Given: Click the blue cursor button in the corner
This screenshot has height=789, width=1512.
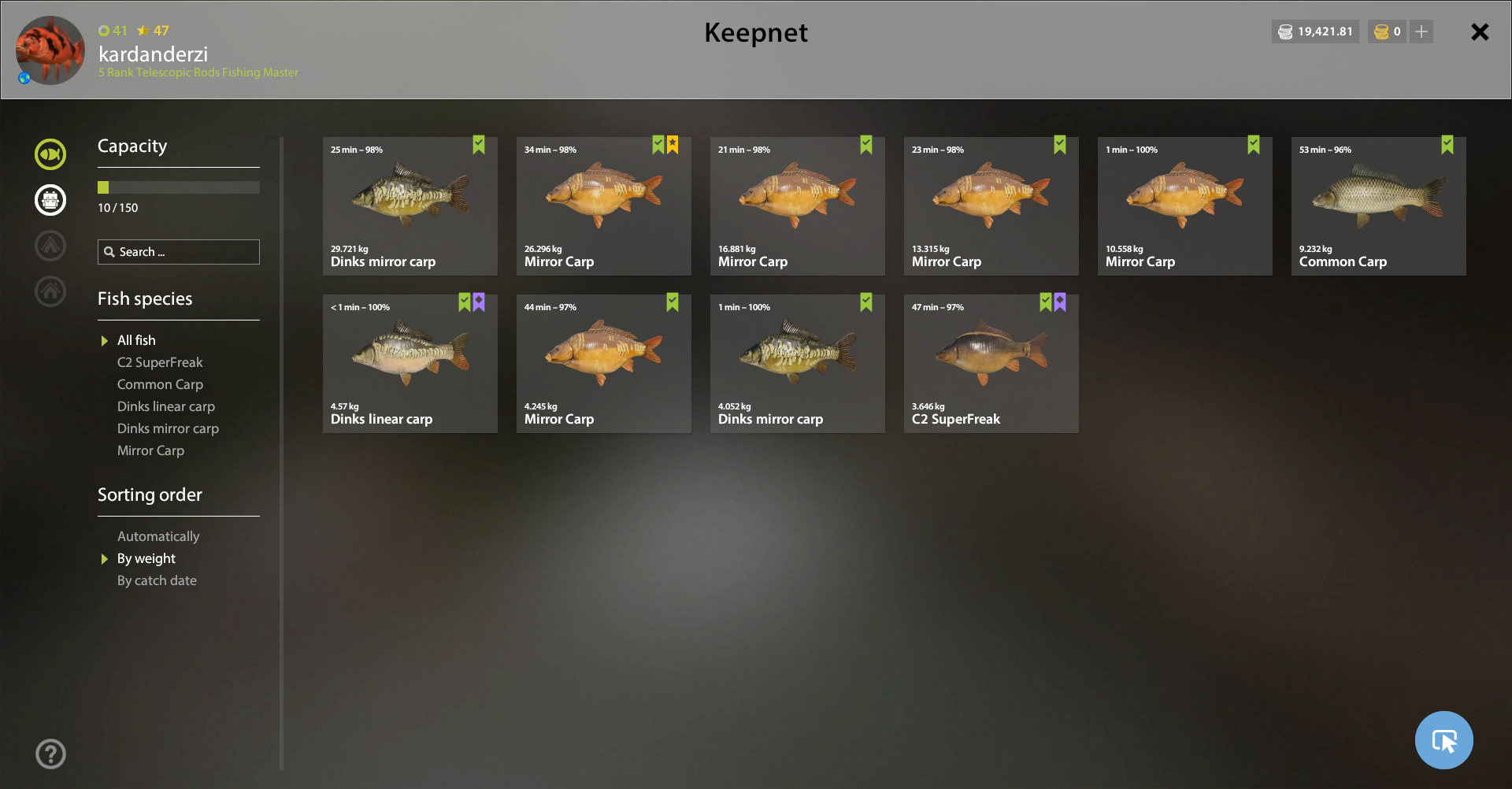Looking at the screenshot, I should (x=1443, y=740).
